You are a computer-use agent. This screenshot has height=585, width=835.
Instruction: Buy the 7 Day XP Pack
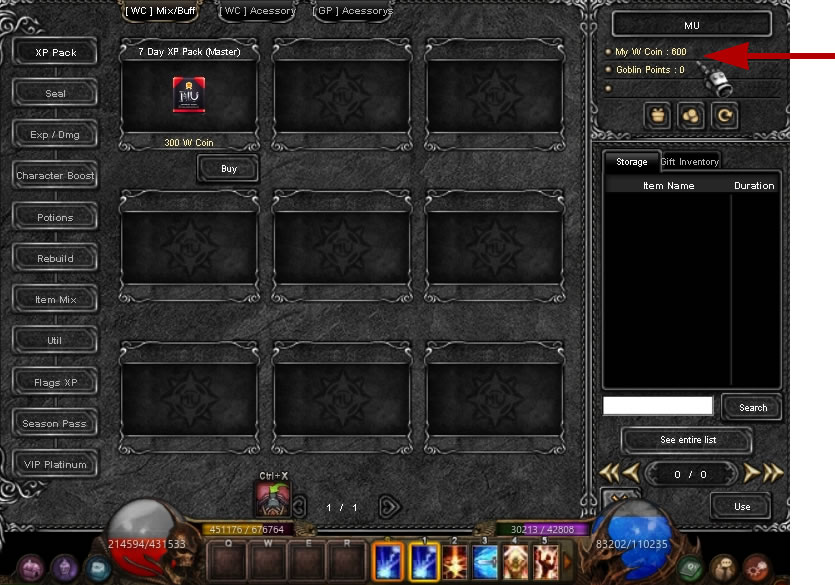[x=229, y=169]
